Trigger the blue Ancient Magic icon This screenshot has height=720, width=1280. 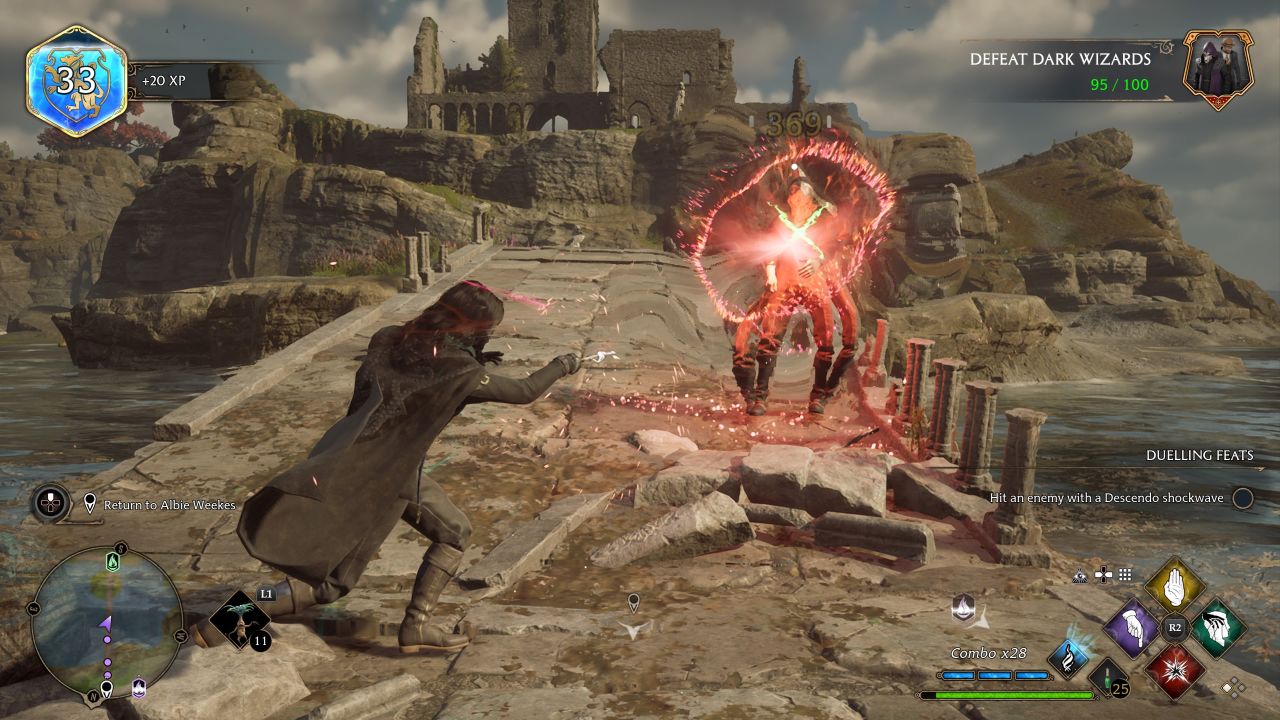[1067, 658]
